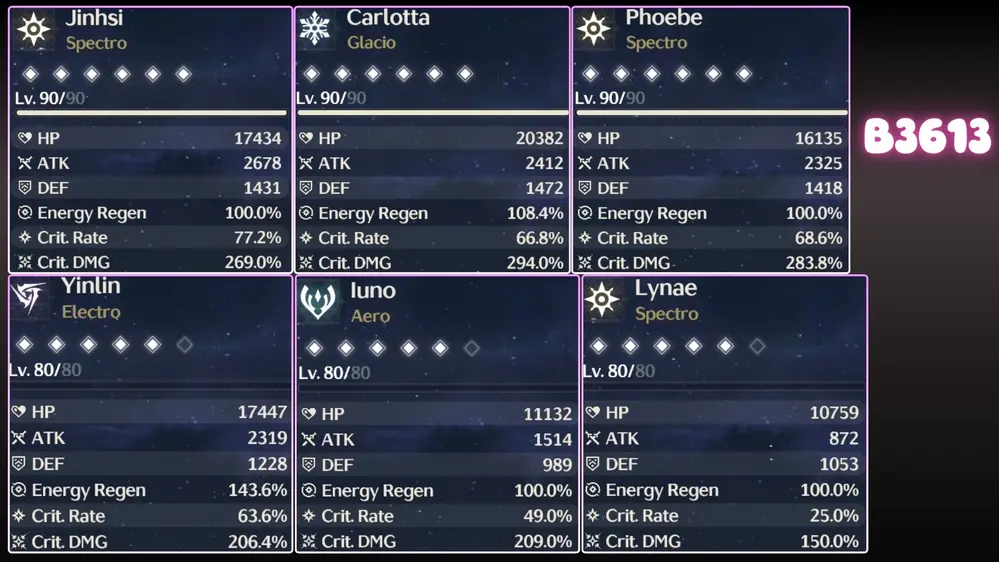Choose Lynae's stat card
The height and width of the screenshot is (562, 999).
click(724, 414)
